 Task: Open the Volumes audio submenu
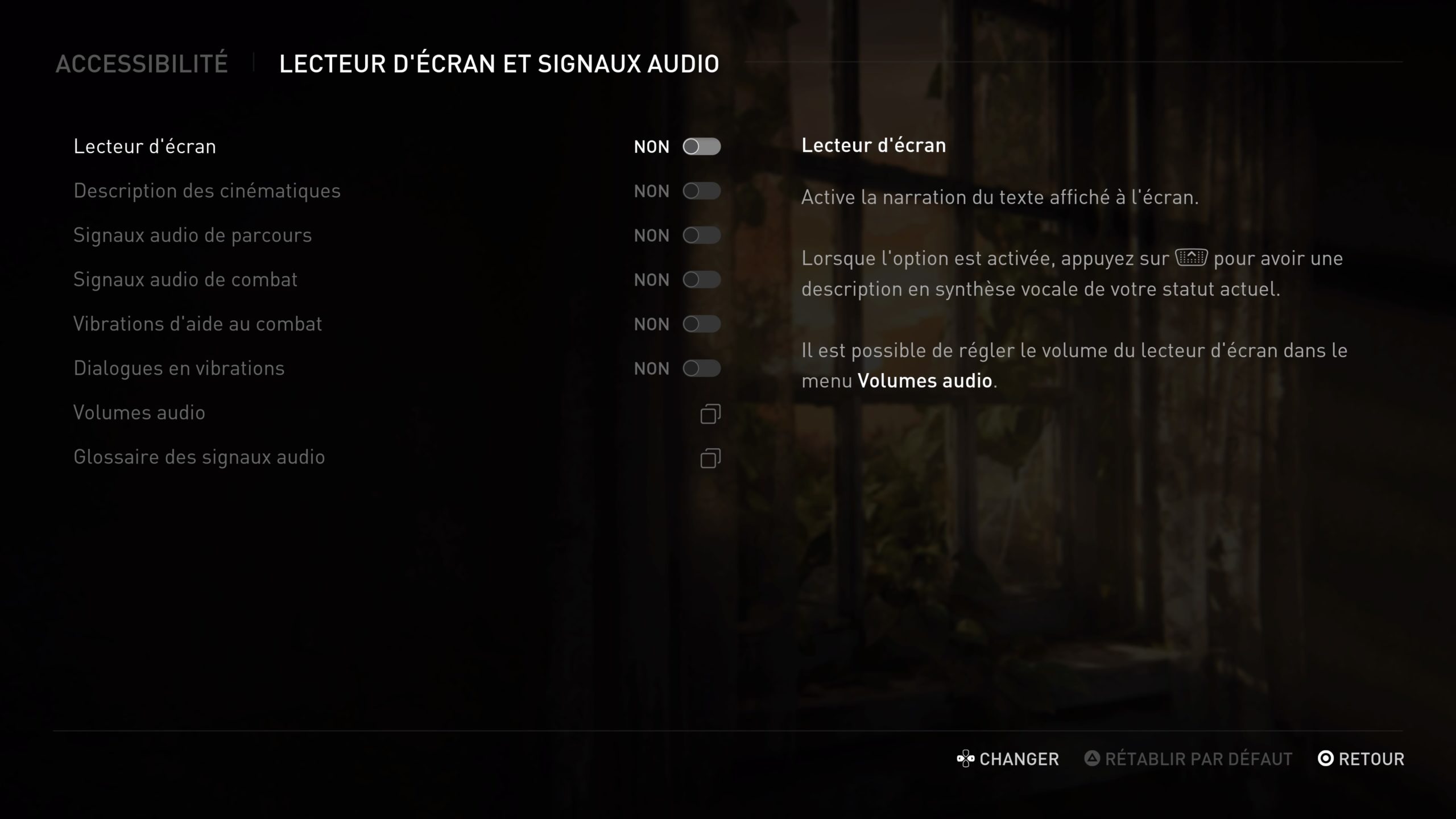(x=710, y=413)
